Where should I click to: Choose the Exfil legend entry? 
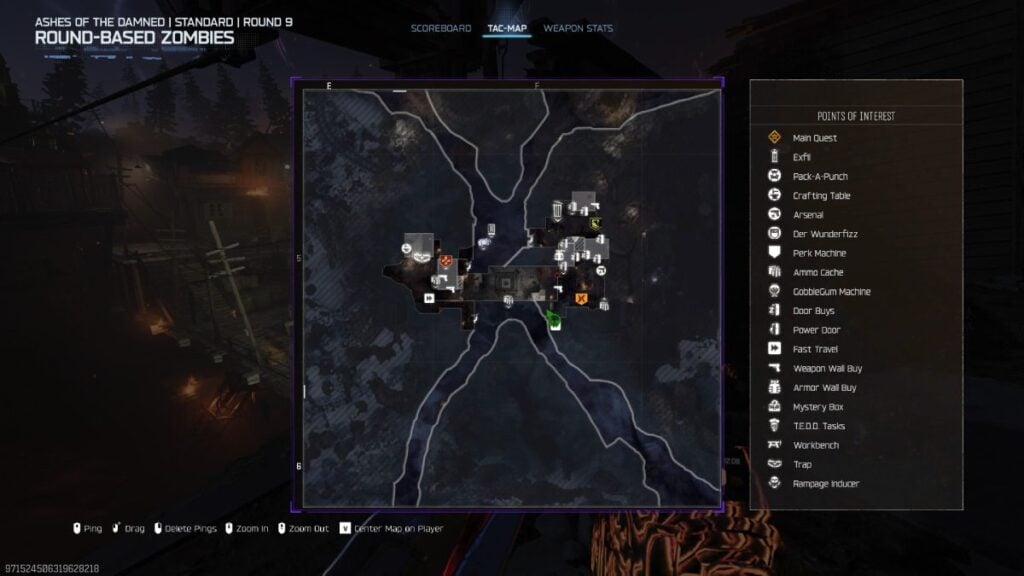[x=801, y=157]
